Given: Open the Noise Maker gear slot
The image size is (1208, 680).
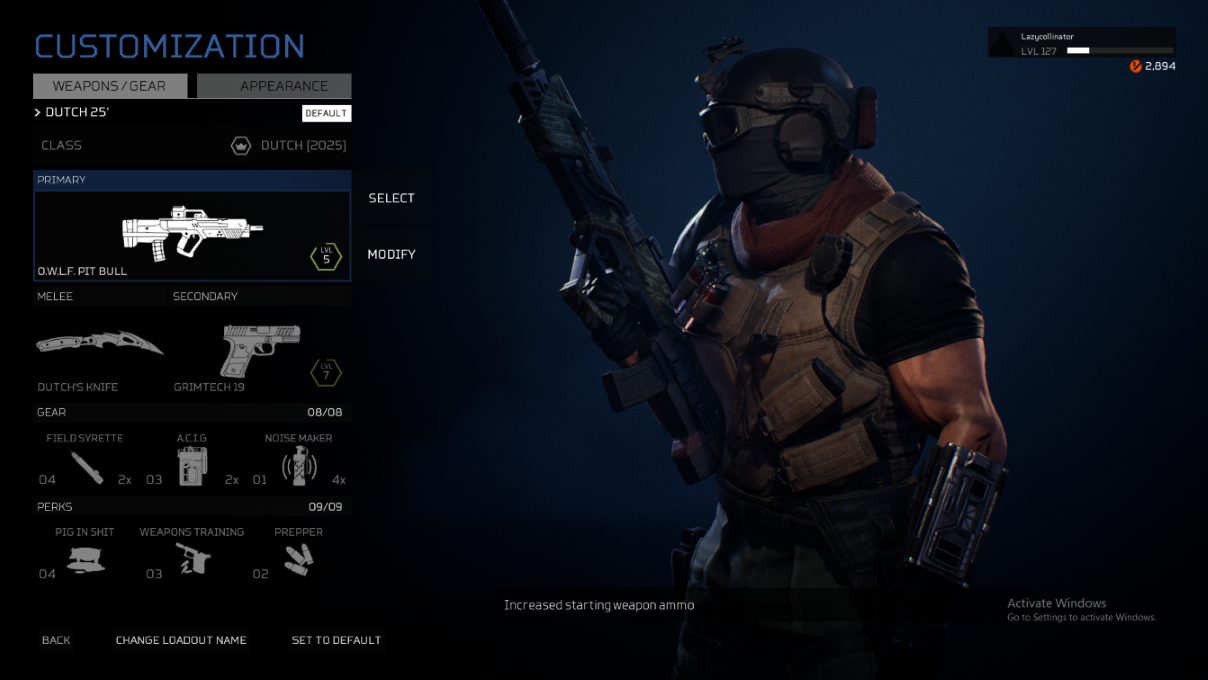Looking at the screenshot, I should (298, 462).
